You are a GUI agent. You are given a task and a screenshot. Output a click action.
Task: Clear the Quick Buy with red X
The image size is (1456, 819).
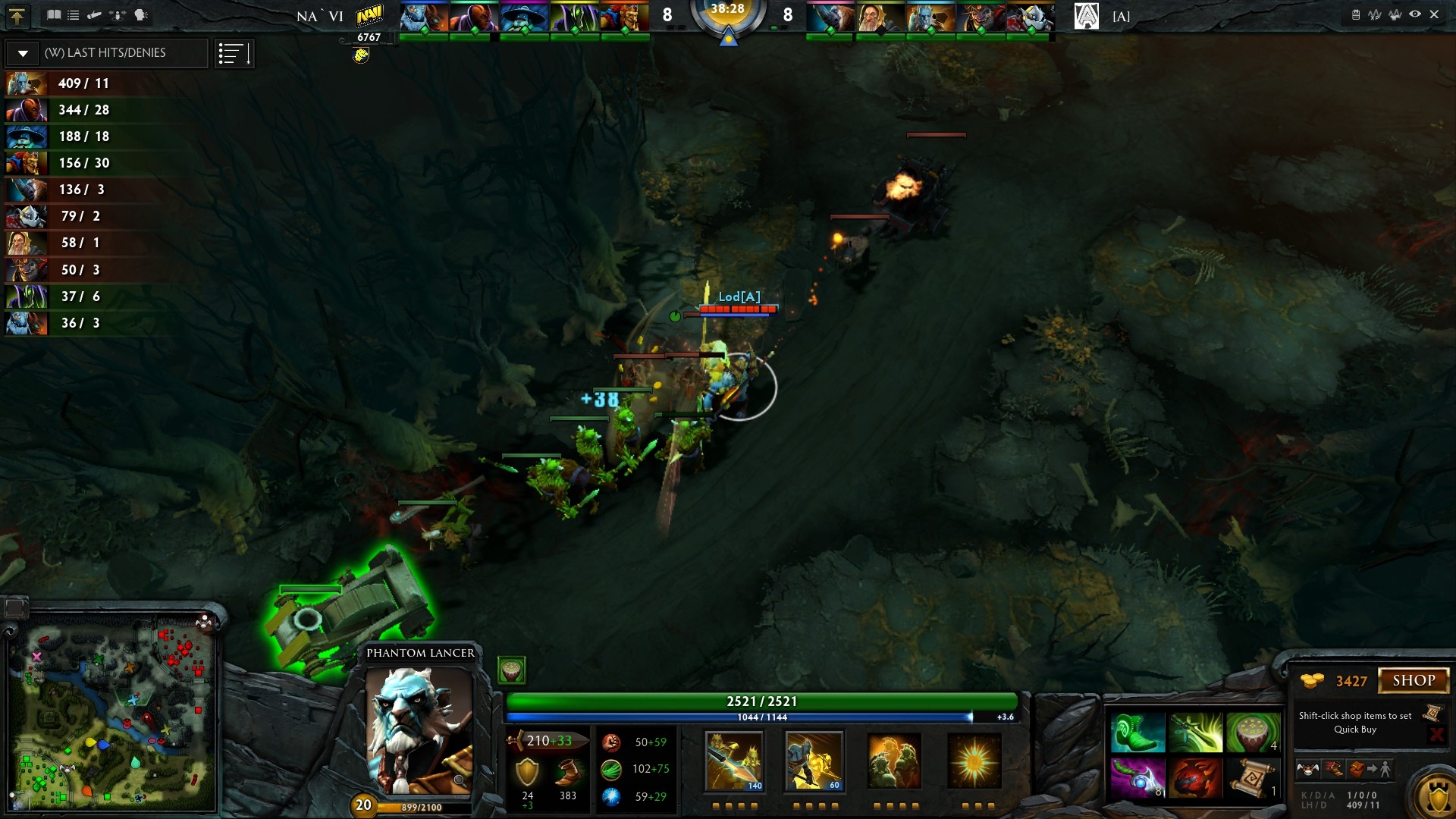(x=1436, y=734)
